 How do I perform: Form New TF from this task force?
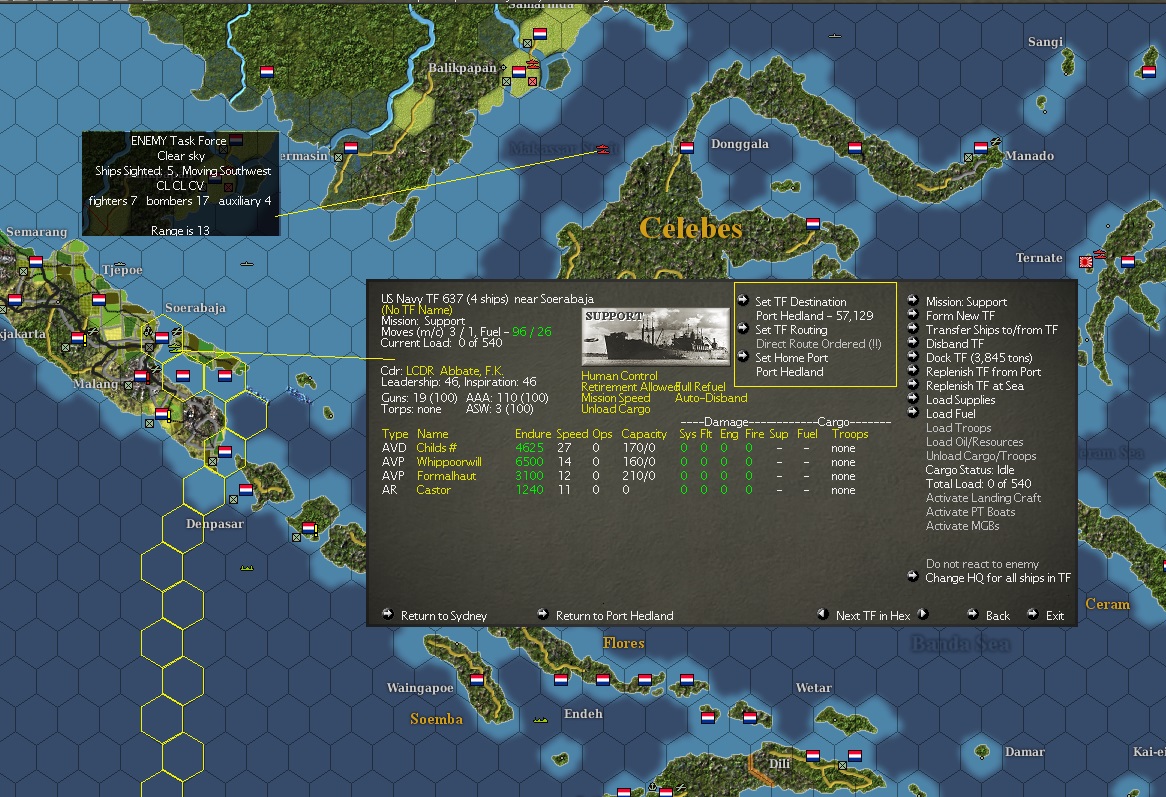click(960, 316)
